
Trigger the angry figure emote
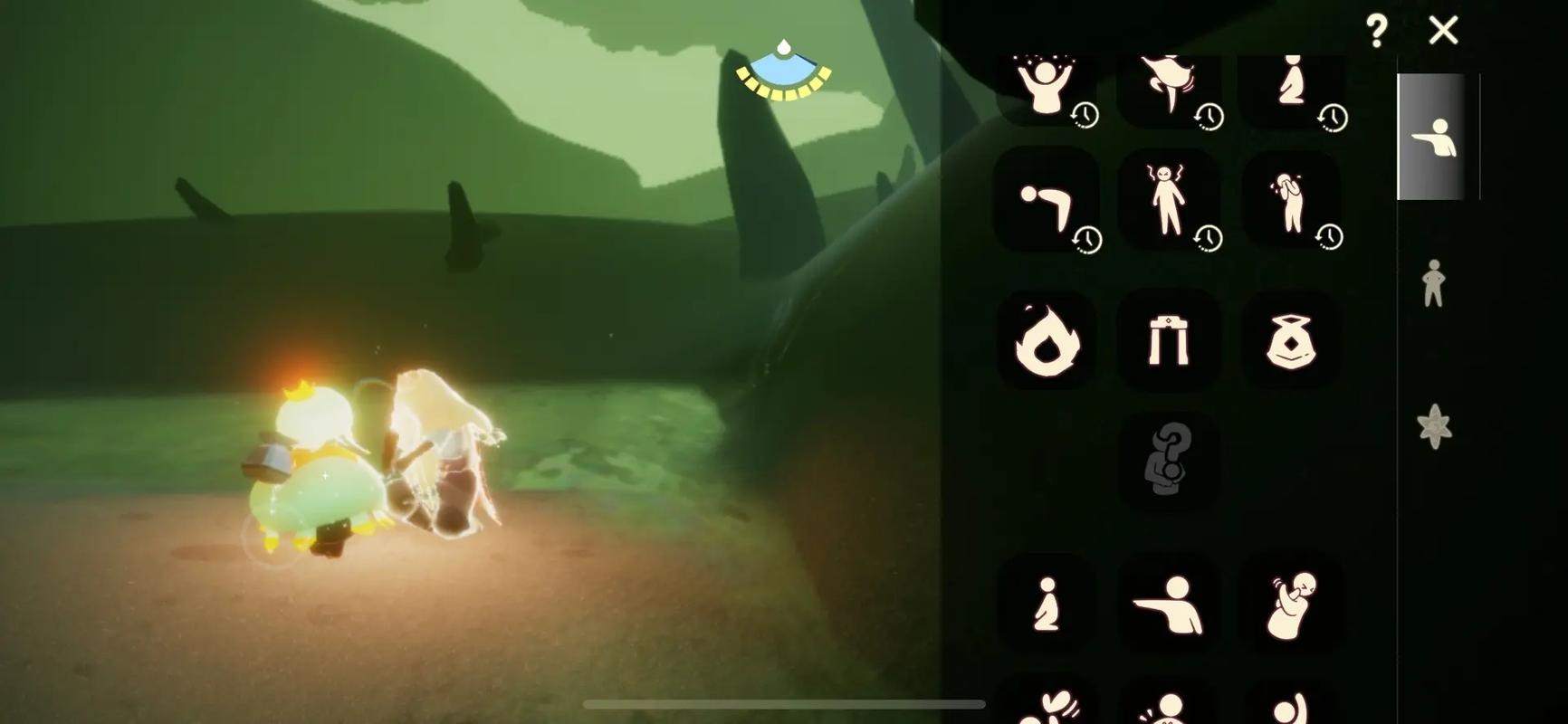click(1168, 201)
